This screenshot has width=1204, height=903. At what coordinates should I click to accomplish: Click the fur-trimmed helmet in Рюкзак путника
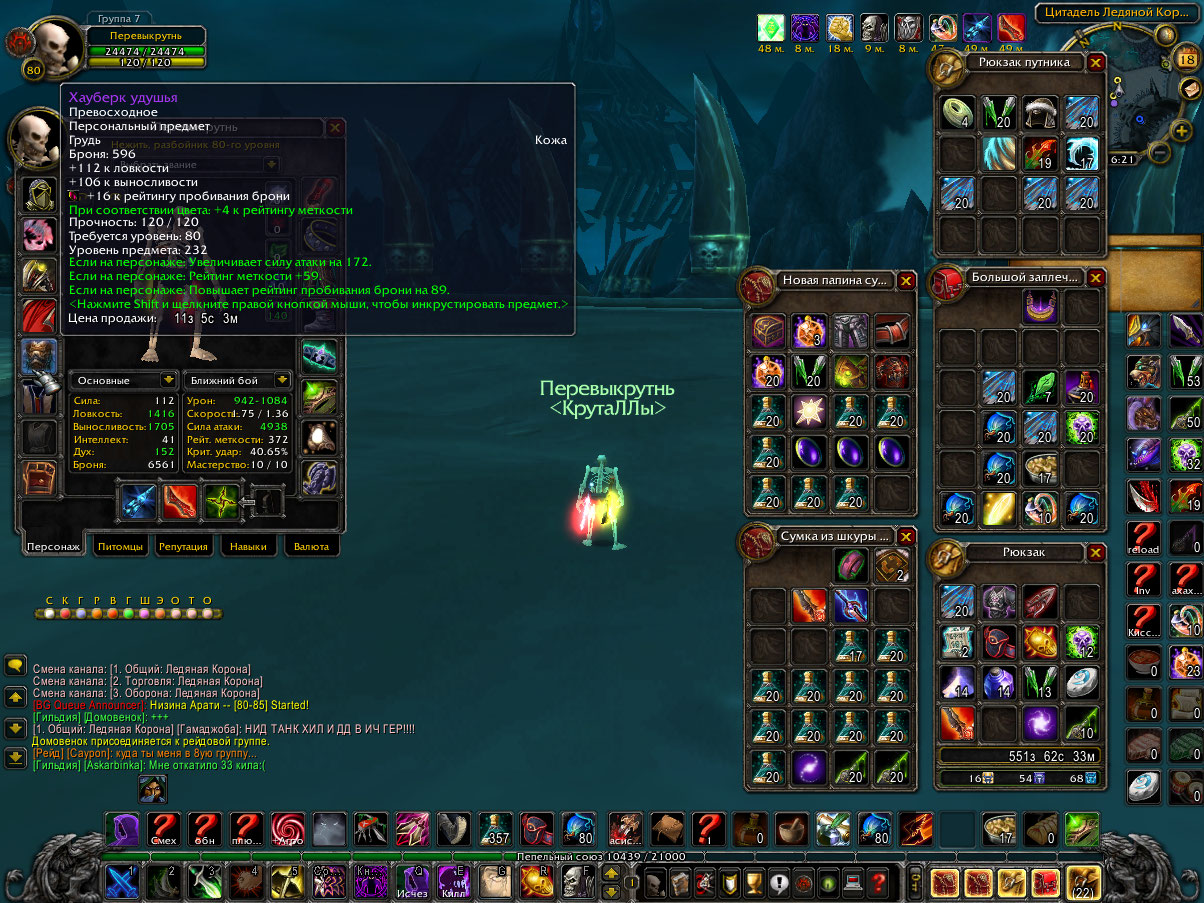coord(1040,111)
